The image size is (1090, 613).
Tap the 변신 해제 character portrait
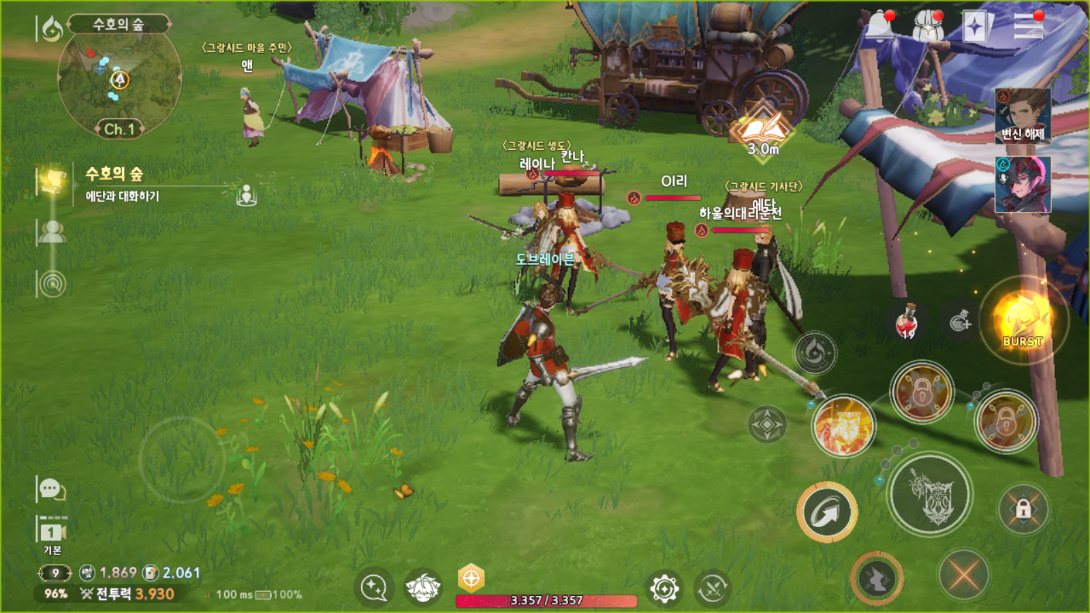tap(1023, 115)
